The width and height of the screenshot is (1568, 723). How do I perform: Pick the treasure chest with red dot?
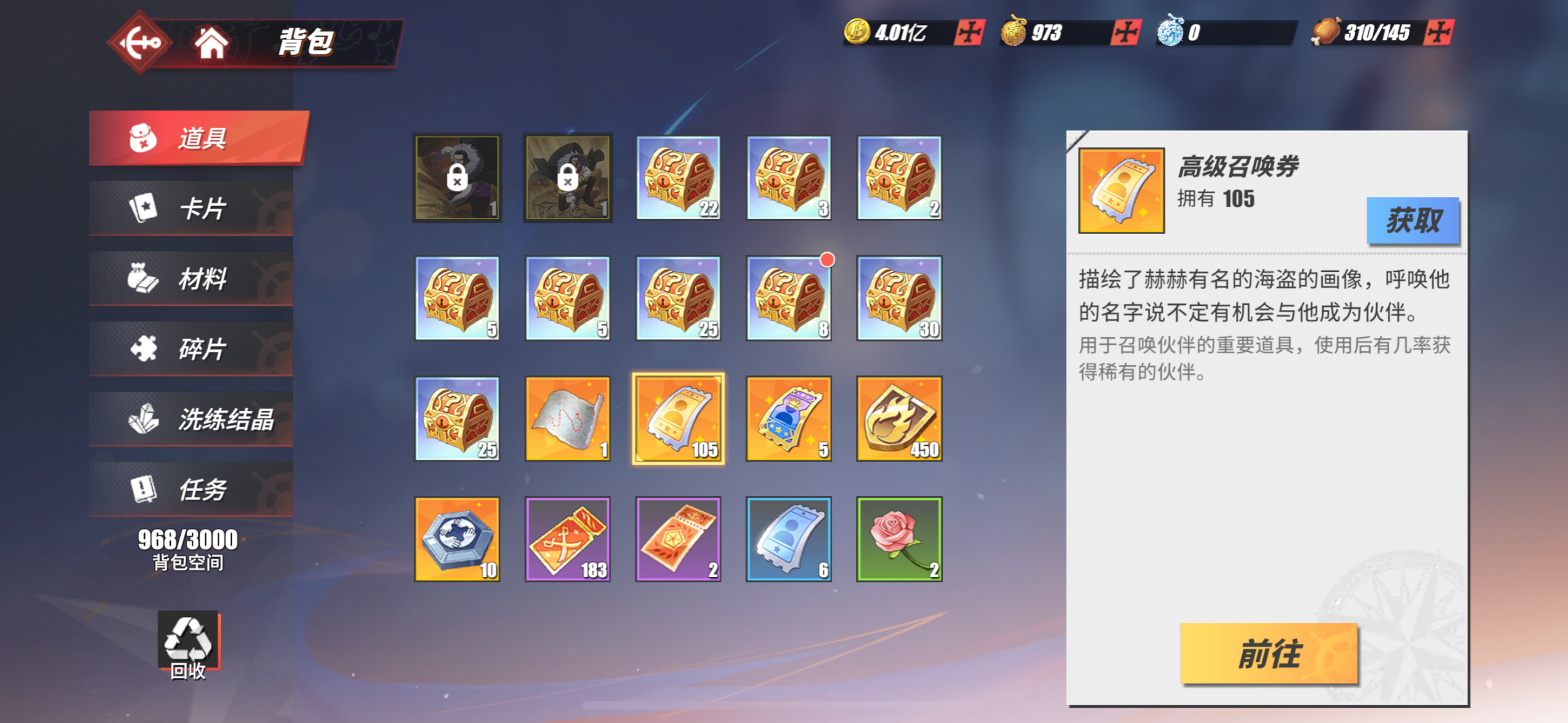coord(789,298)
